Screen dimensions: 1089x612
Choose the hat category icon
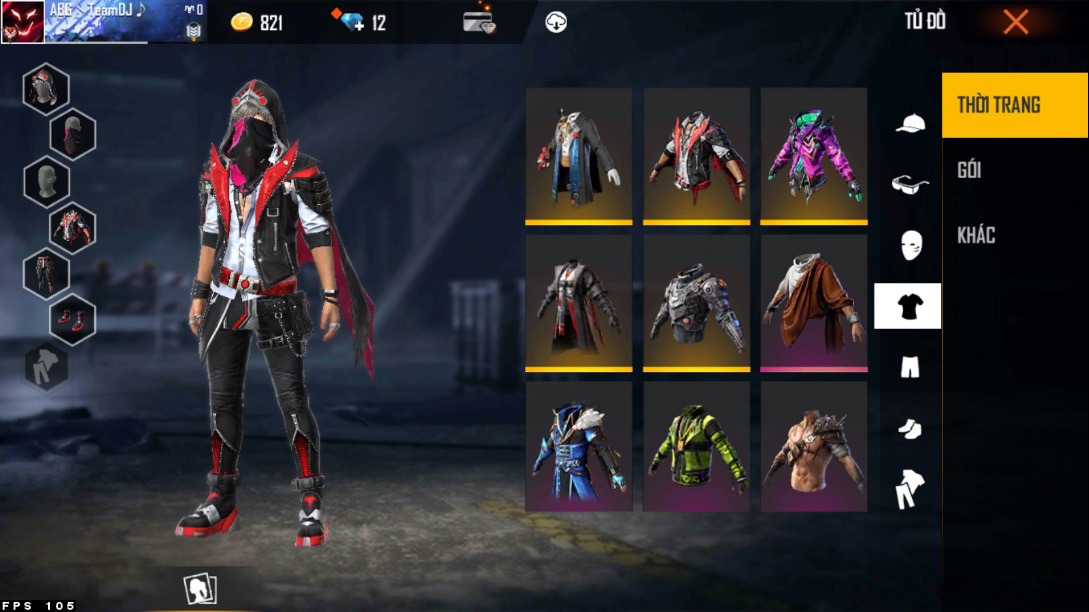[x=909, y=123]
